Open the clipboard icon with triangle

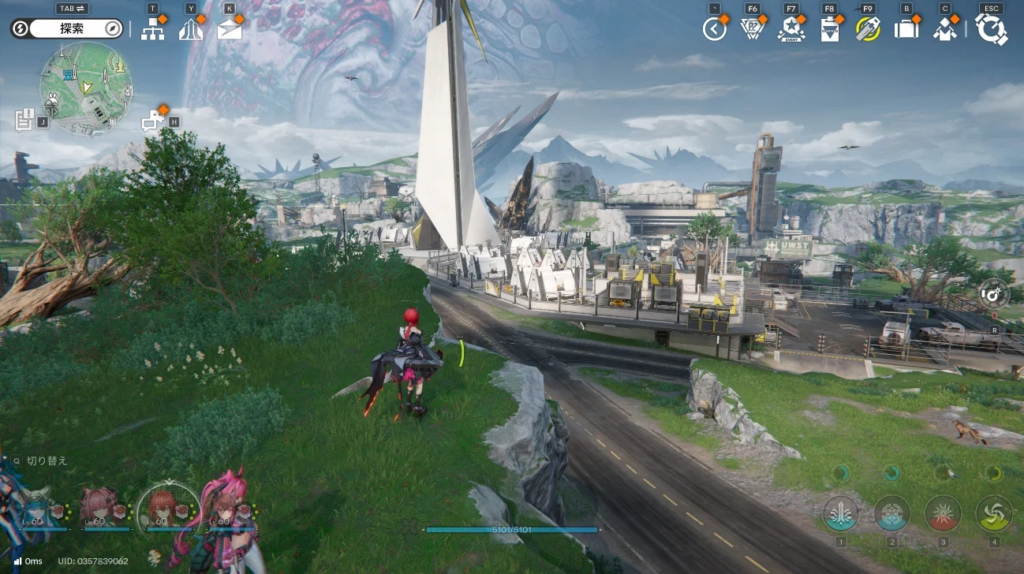click(829, 29)
